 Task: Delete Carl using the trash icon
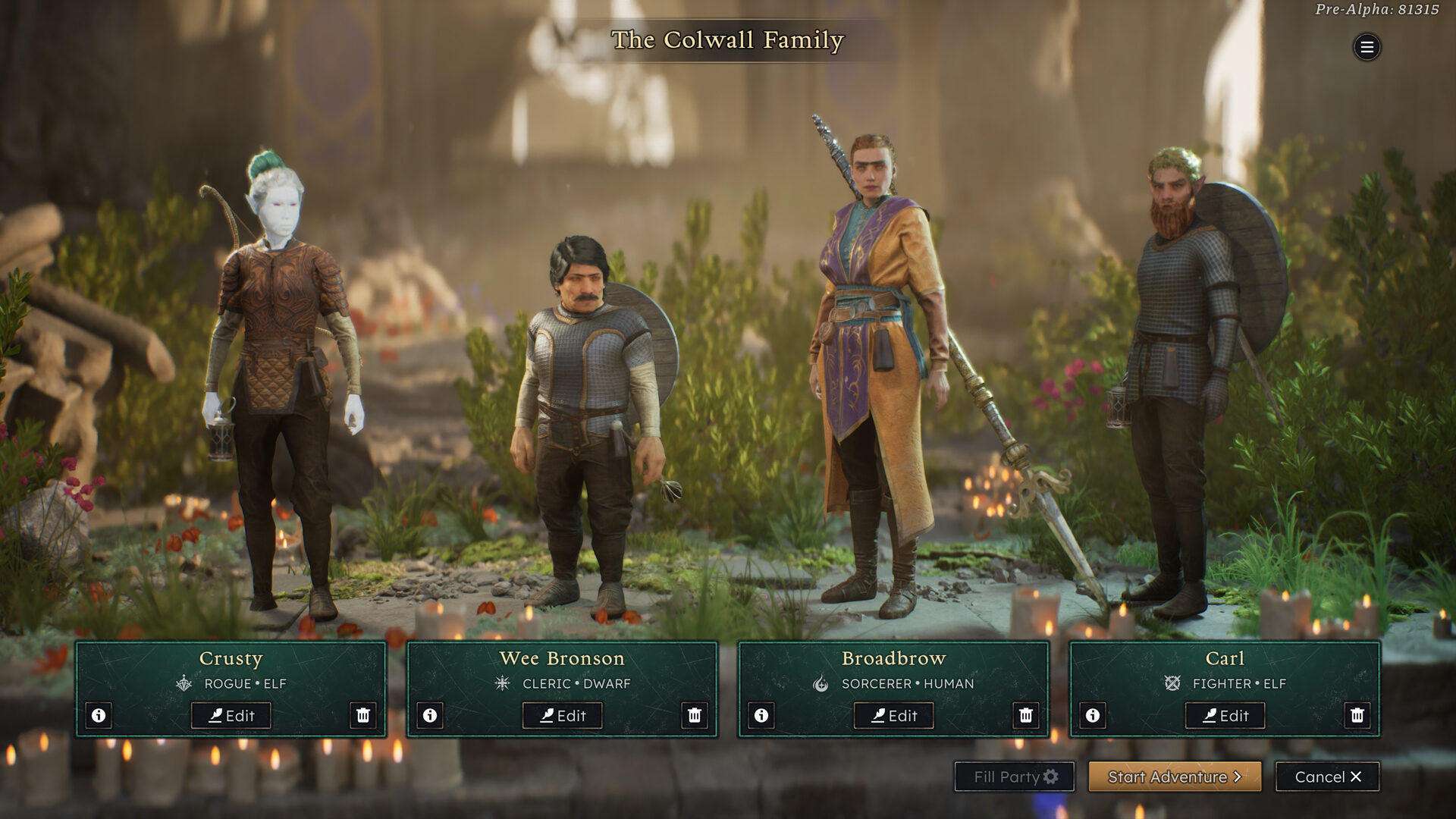1357,715
